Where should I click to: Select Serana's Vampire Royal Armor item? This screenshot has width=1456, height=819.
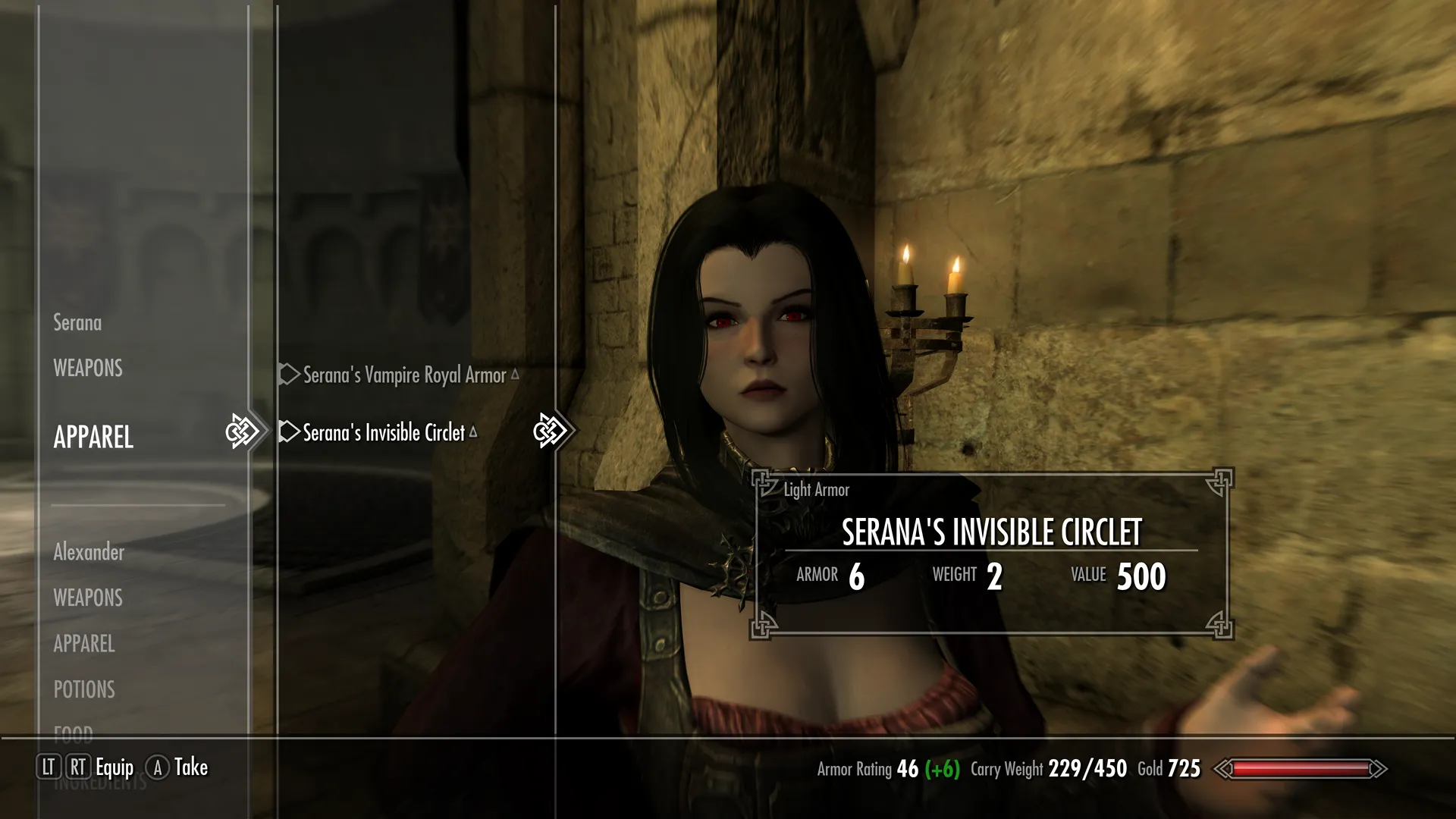[x=403, y=375]
